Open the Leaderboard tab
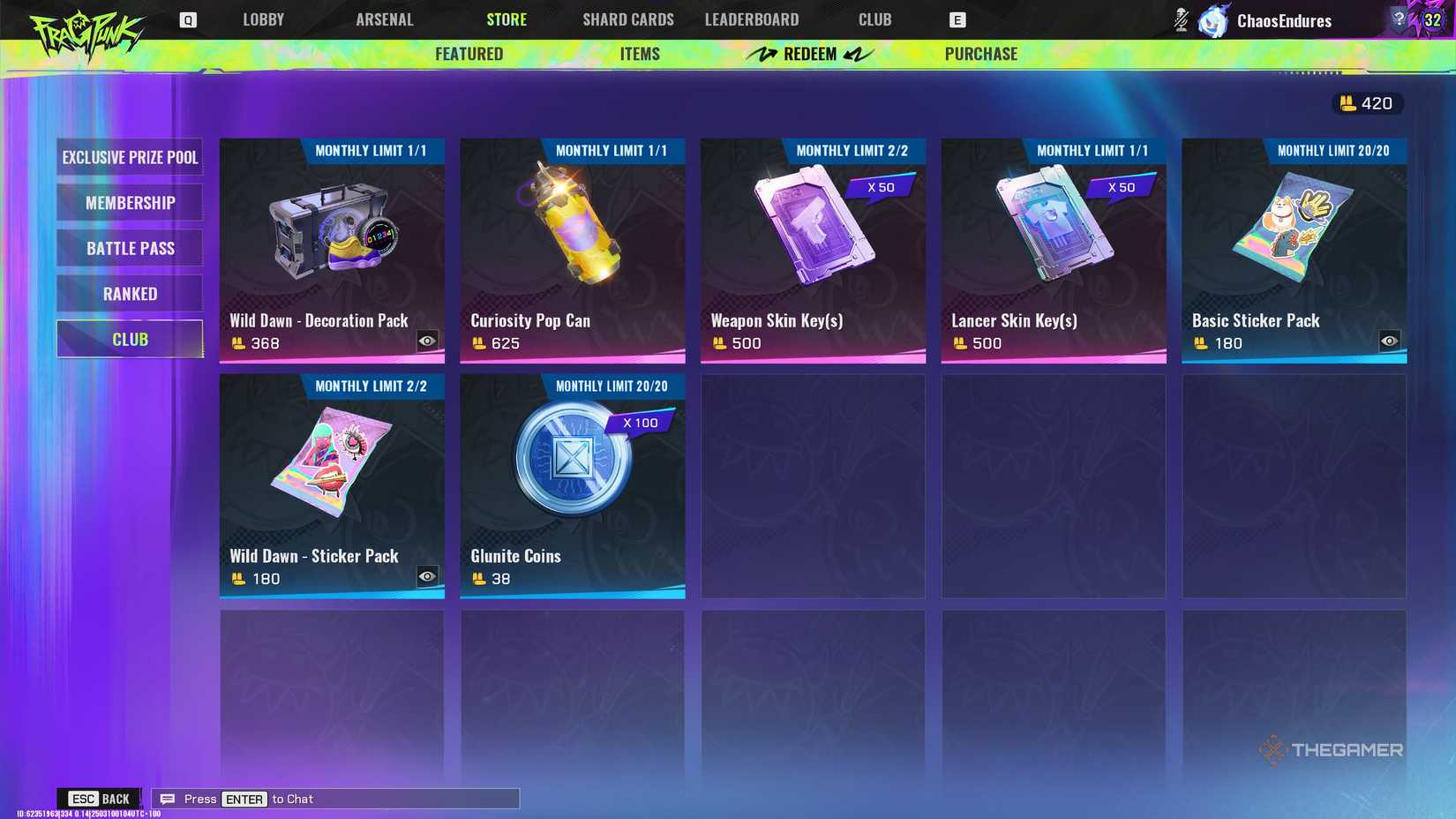The image size is (1456, 819). [x=752, y=19]
